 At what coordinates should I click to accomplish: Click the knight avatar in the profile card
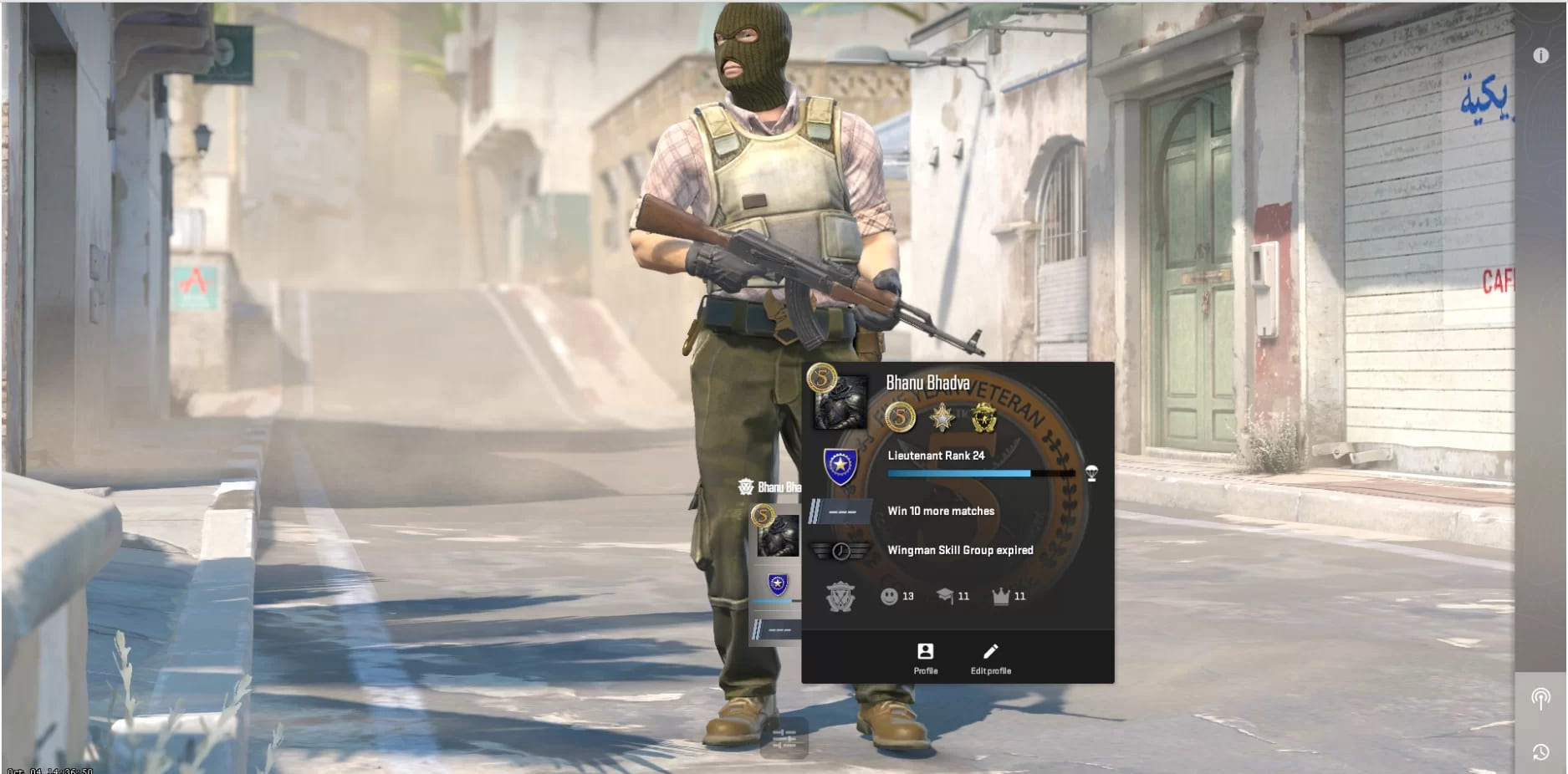coord(840,403)
